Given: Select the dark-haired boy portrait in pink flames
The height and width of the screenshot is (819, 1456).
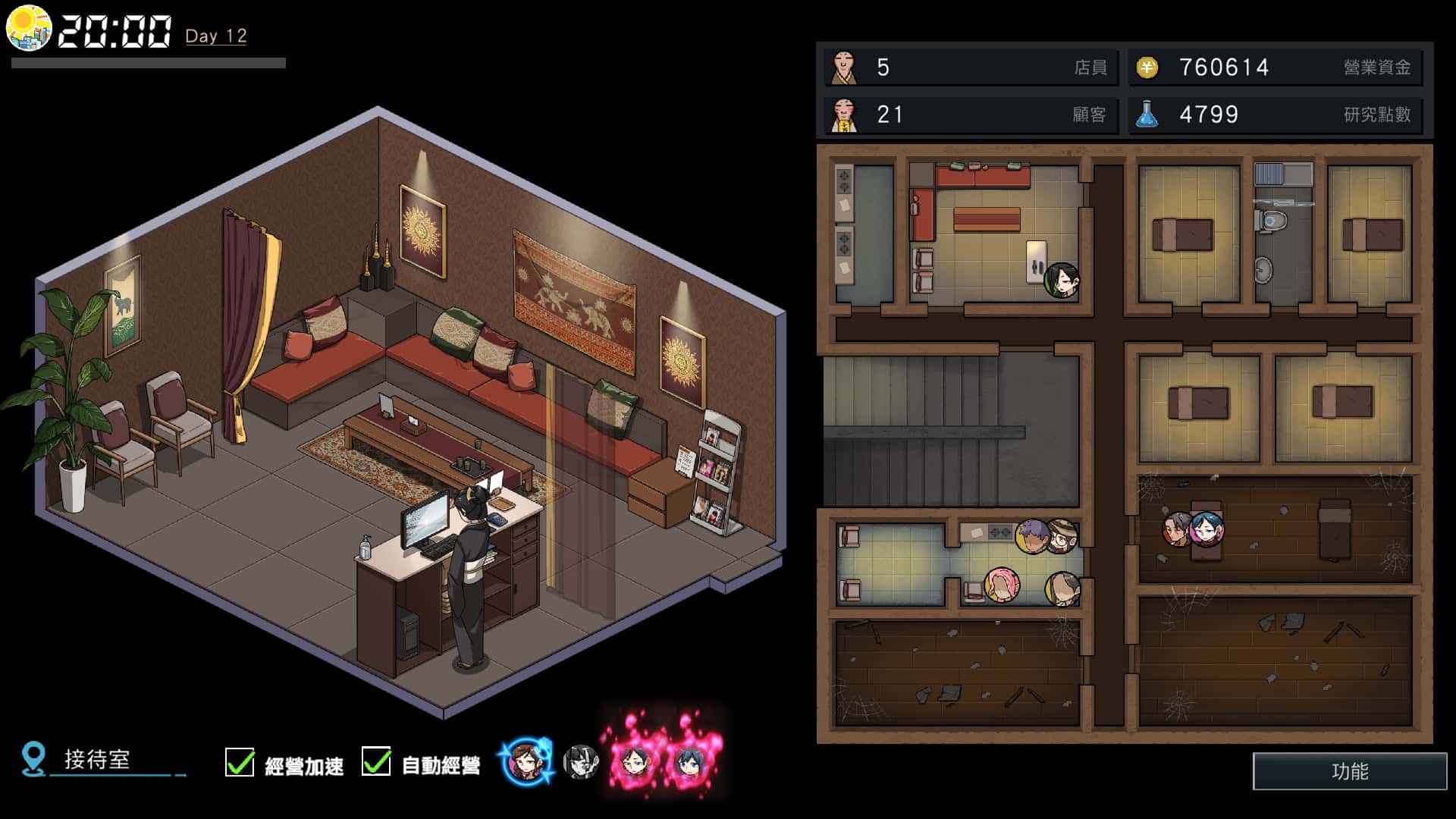Looking at the screenshot, I should 634,761.
